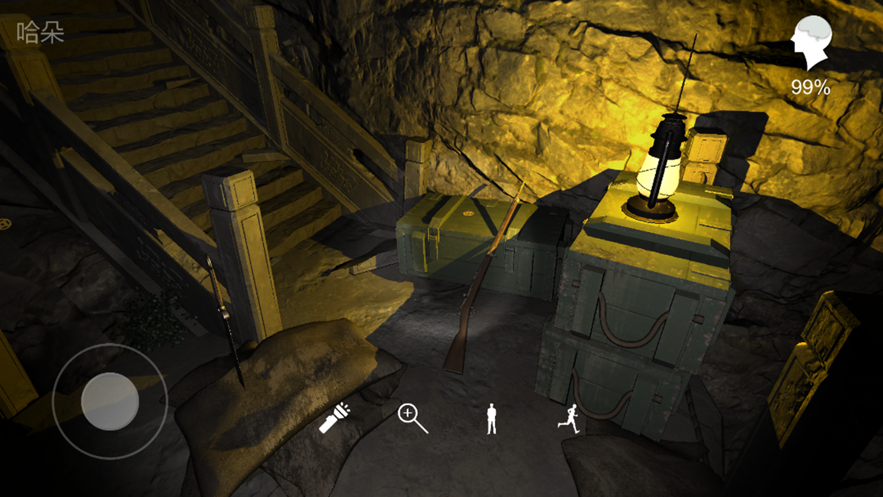Viewport: 883px width, 497px height.
Task: Switch stance with the standing figure icon
Action: 491,418
